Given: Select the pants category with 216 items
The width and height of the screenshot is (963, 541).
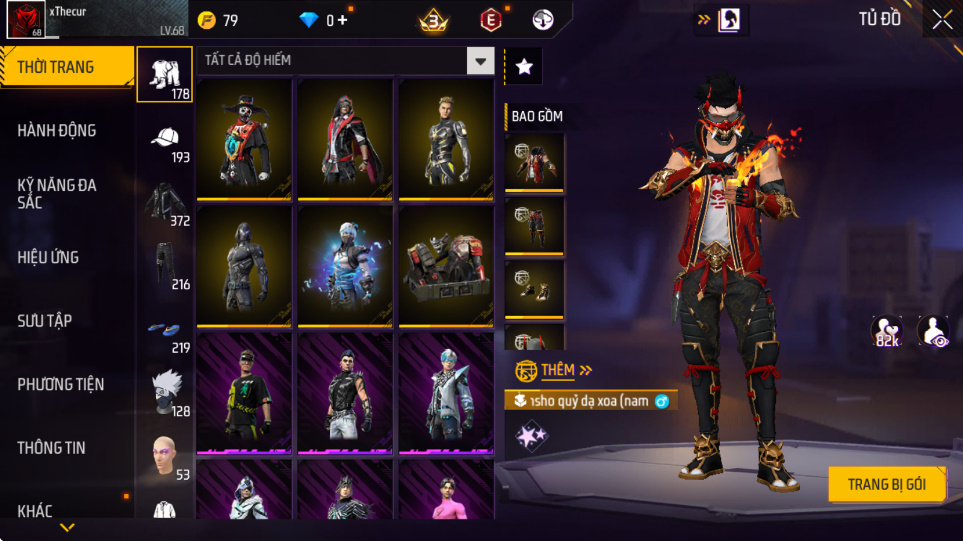Looking at the screenshot, I should point(165,268).
